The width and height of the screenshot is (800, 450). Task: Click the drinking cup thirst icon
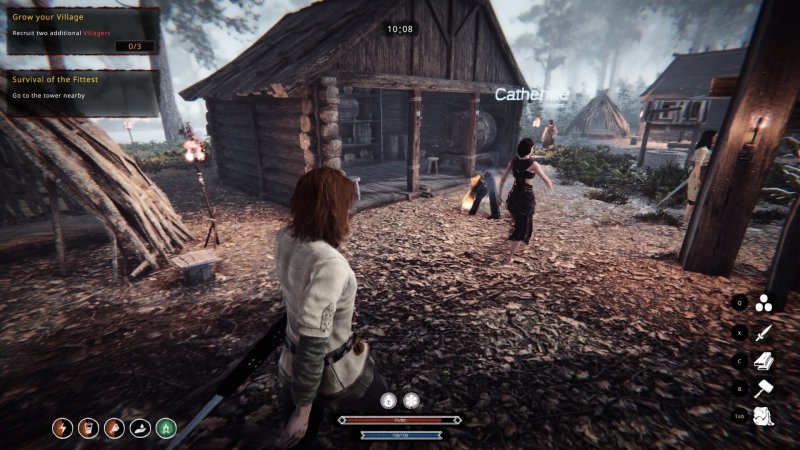coord(88,428)
